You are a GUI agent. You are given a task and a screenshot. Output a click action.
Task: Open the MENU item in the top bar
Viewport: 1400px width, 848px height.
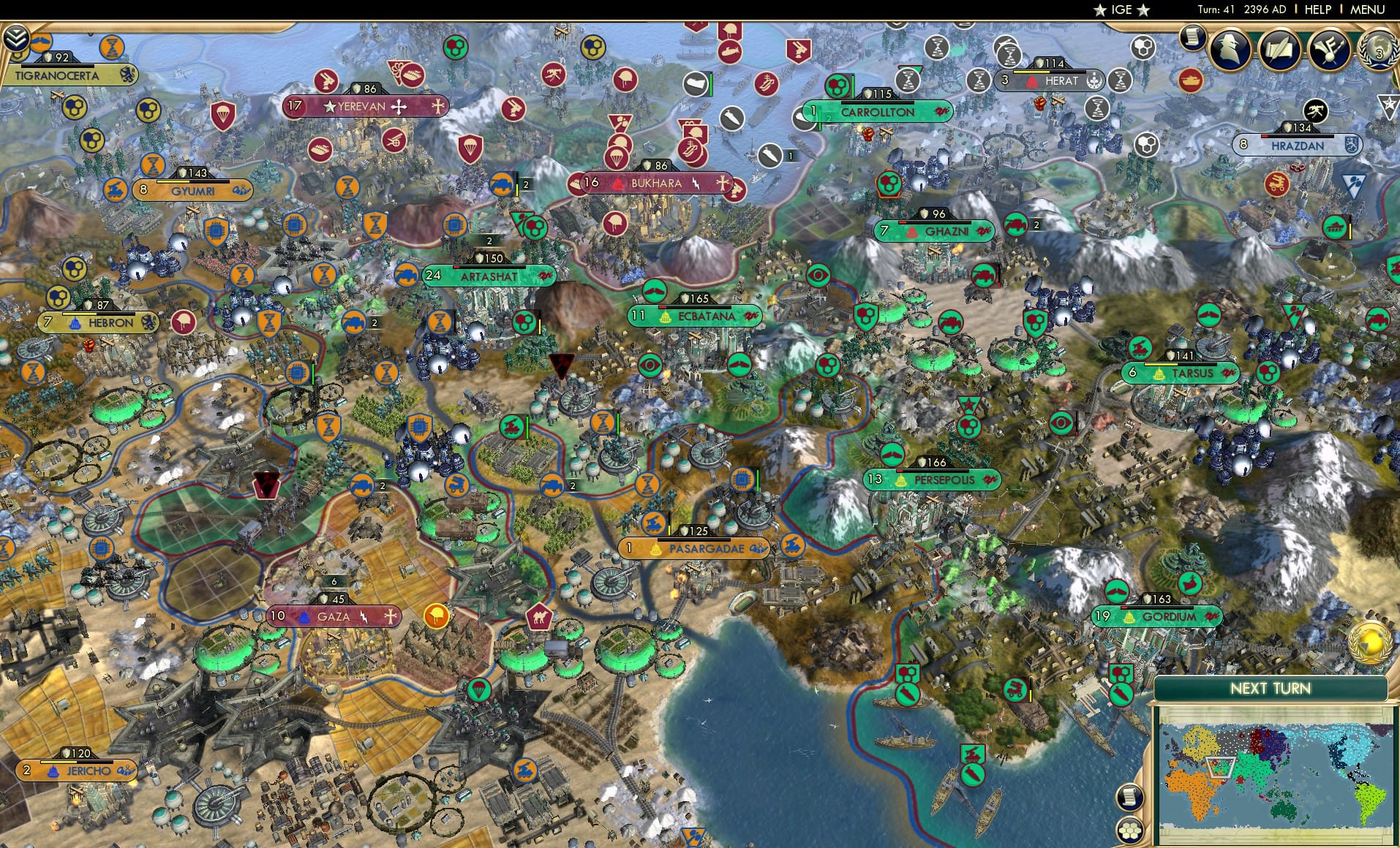pyautogui.click(x=1366, y=10)
